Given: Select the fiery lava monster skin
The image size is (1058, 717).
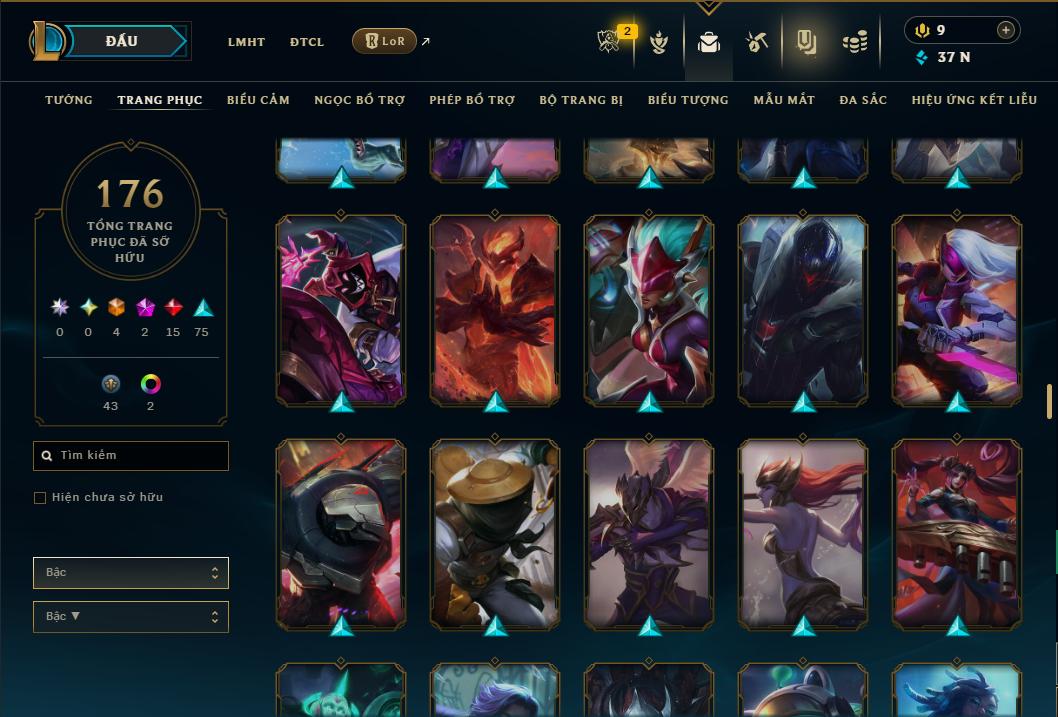Looking at the screenshot, I should 495,310.
